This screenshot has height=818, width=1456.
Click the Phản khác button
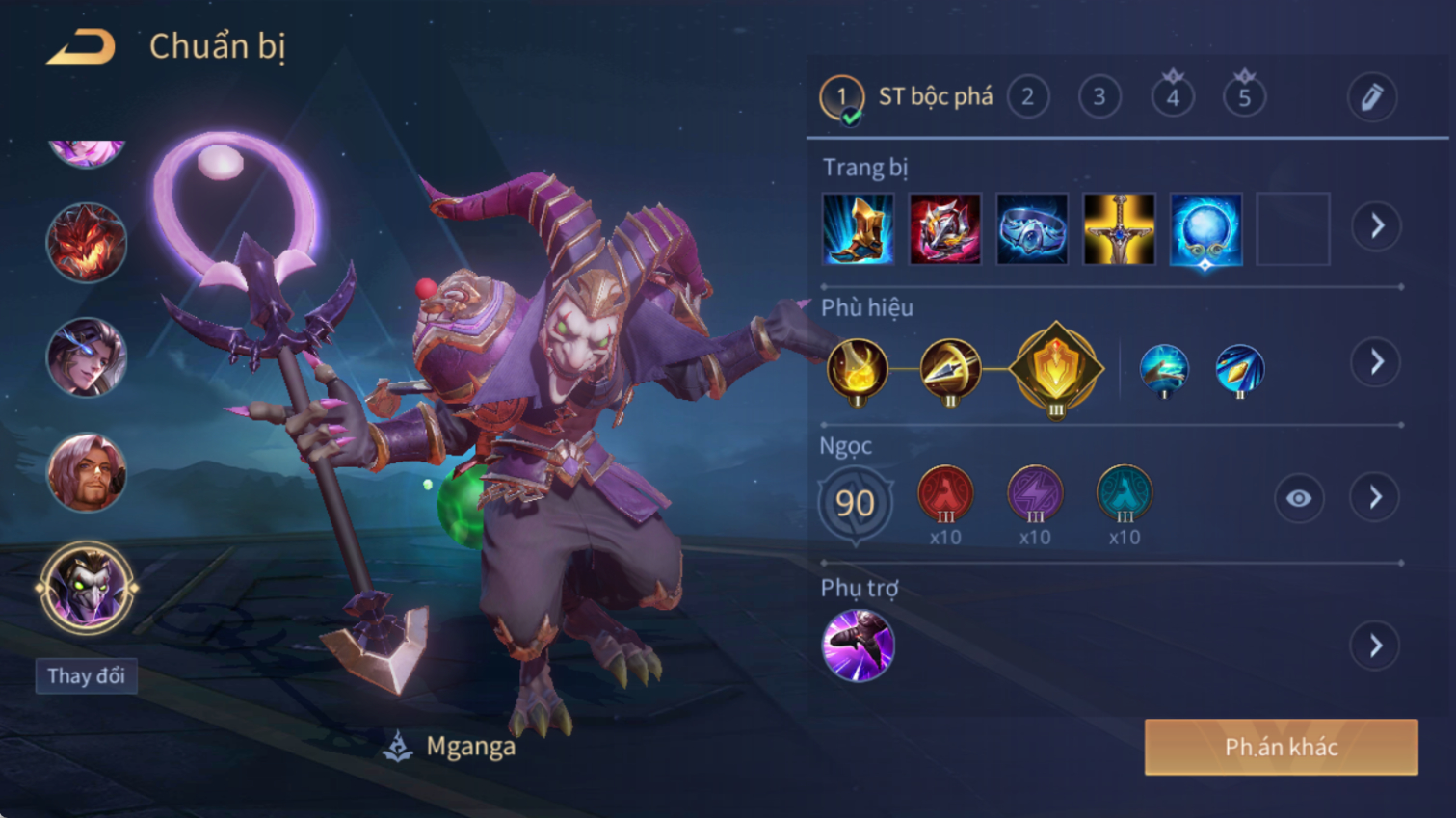(1281, 747)
